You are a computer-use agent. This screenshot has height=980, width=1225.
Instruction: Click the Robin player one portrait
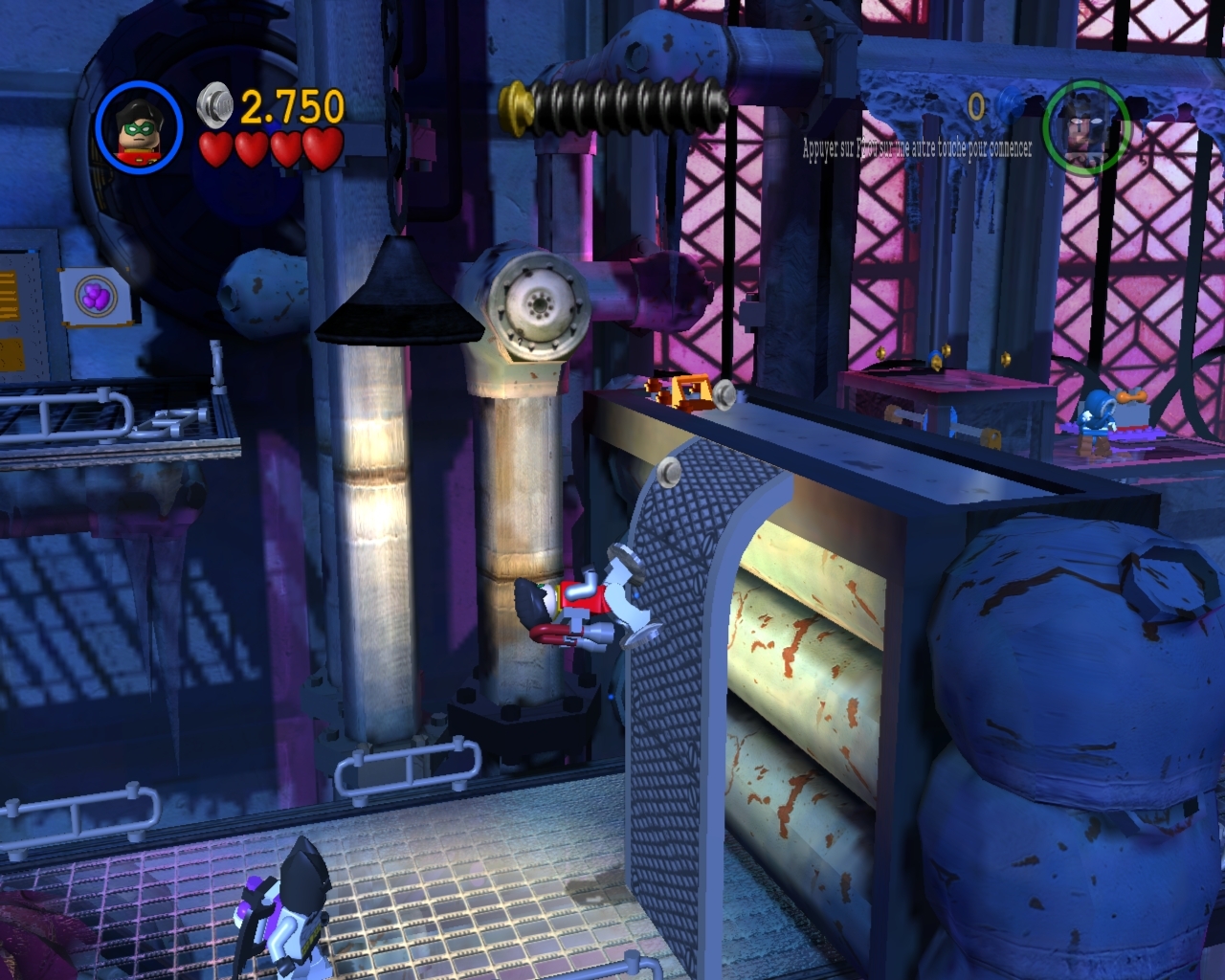point(139,128)
